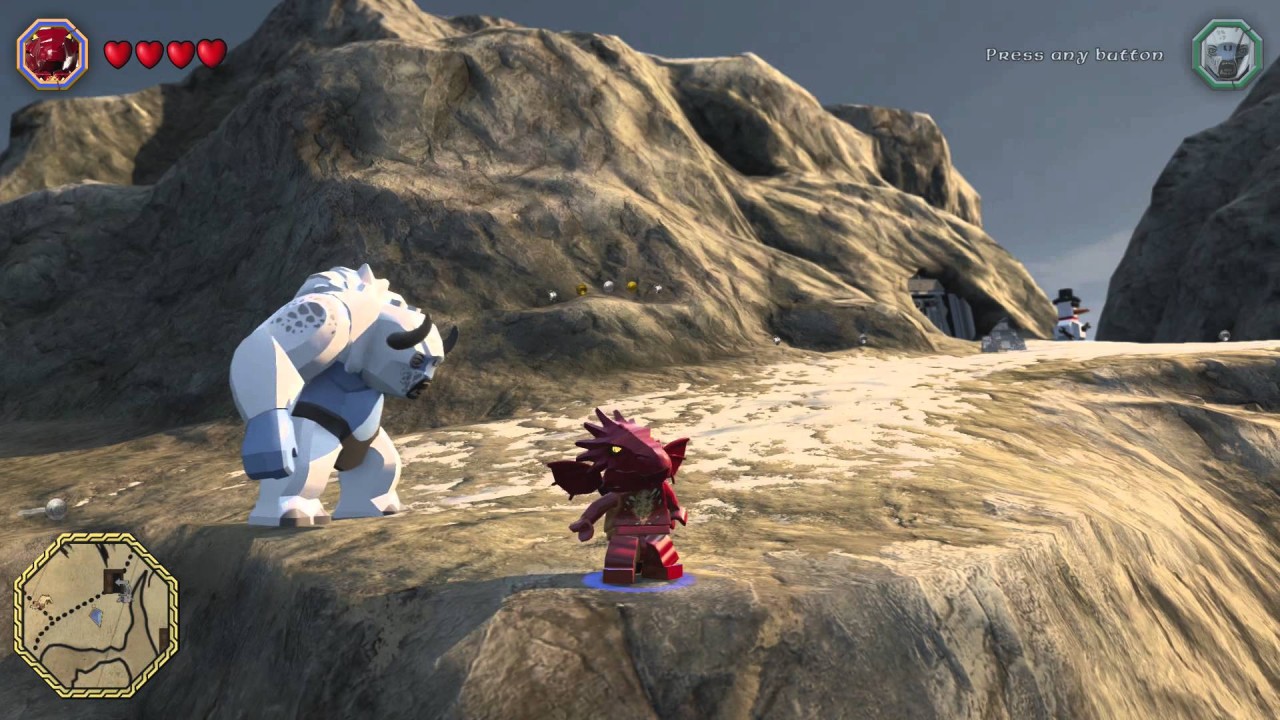Select the red dragon character portrait

(x=52, y=54)
